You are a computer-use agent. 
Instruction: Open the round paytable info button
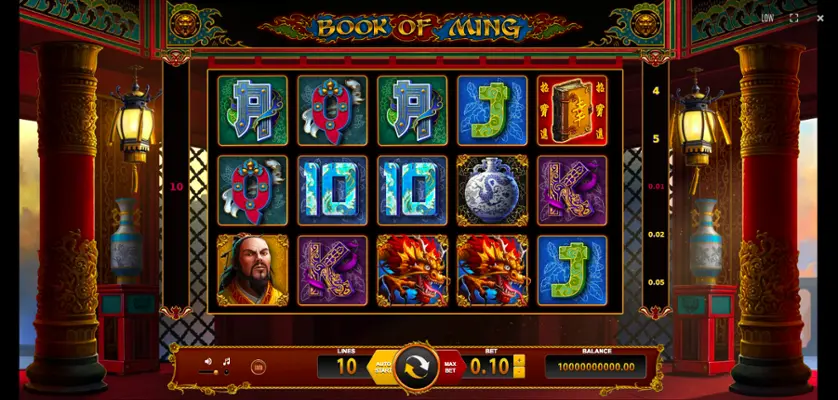pyautogui.click(x=258, y=367)
